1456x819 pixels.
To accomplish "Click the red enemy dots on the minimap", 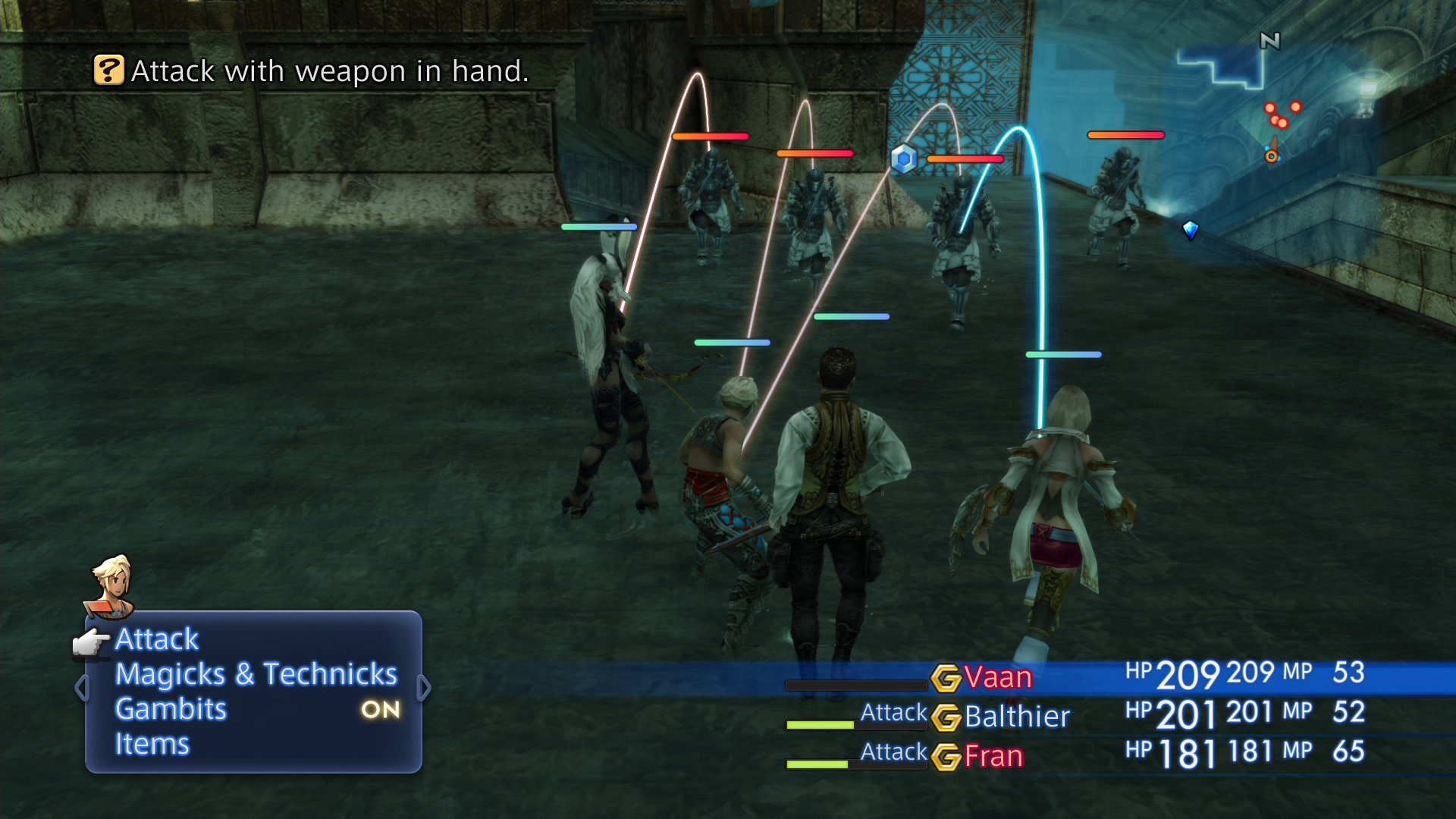I will tap(1280, 114).
